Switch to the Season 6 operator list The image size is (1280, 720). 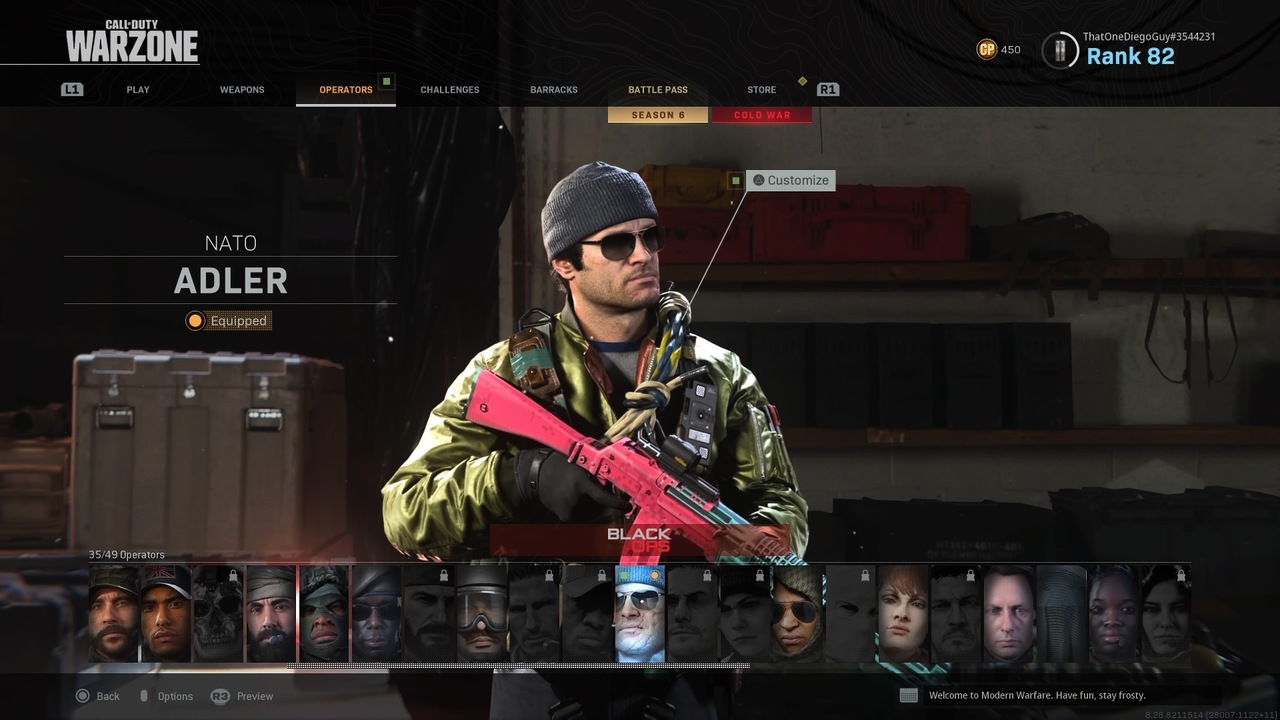tap(657, 114)
